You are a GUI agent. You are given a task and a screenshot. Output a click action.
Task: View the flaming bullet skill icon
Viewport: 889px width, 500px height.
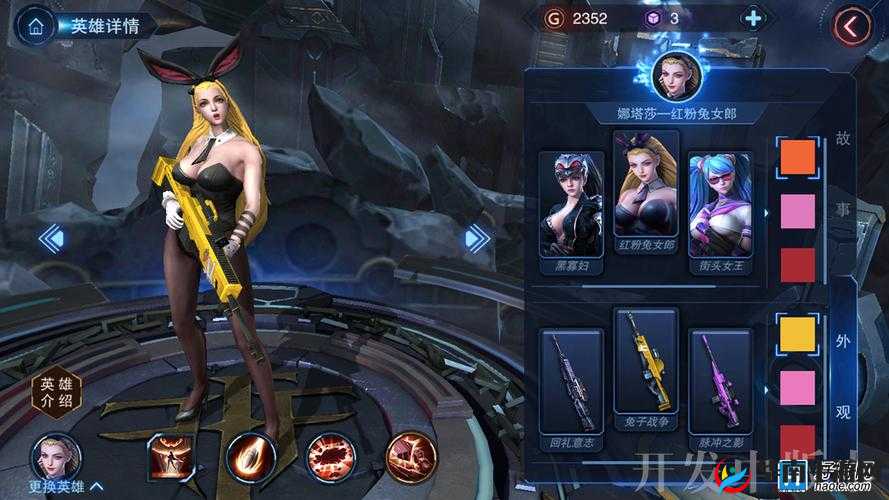[x=249, y=456]
